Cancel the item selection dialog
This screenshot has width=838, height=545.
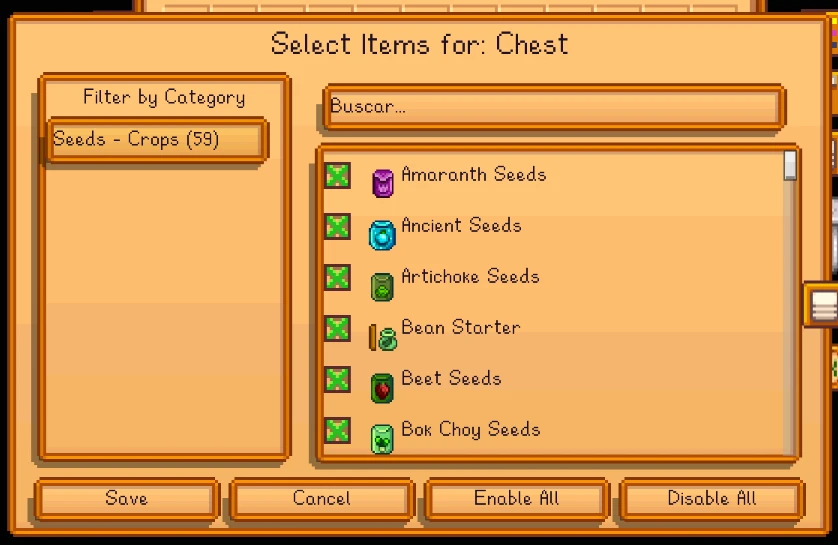321,499
